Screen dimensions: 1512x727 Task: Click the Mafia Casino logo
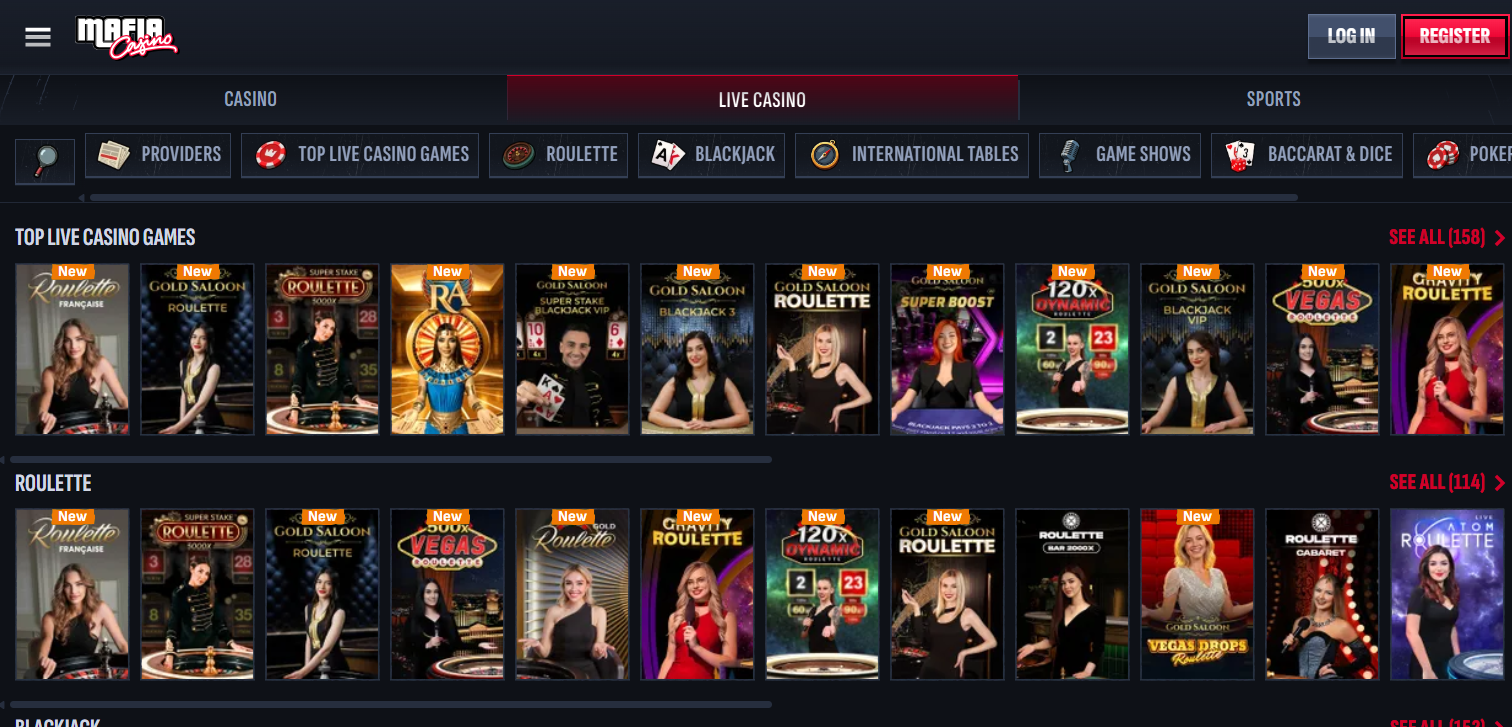click(x=127, y=36)
